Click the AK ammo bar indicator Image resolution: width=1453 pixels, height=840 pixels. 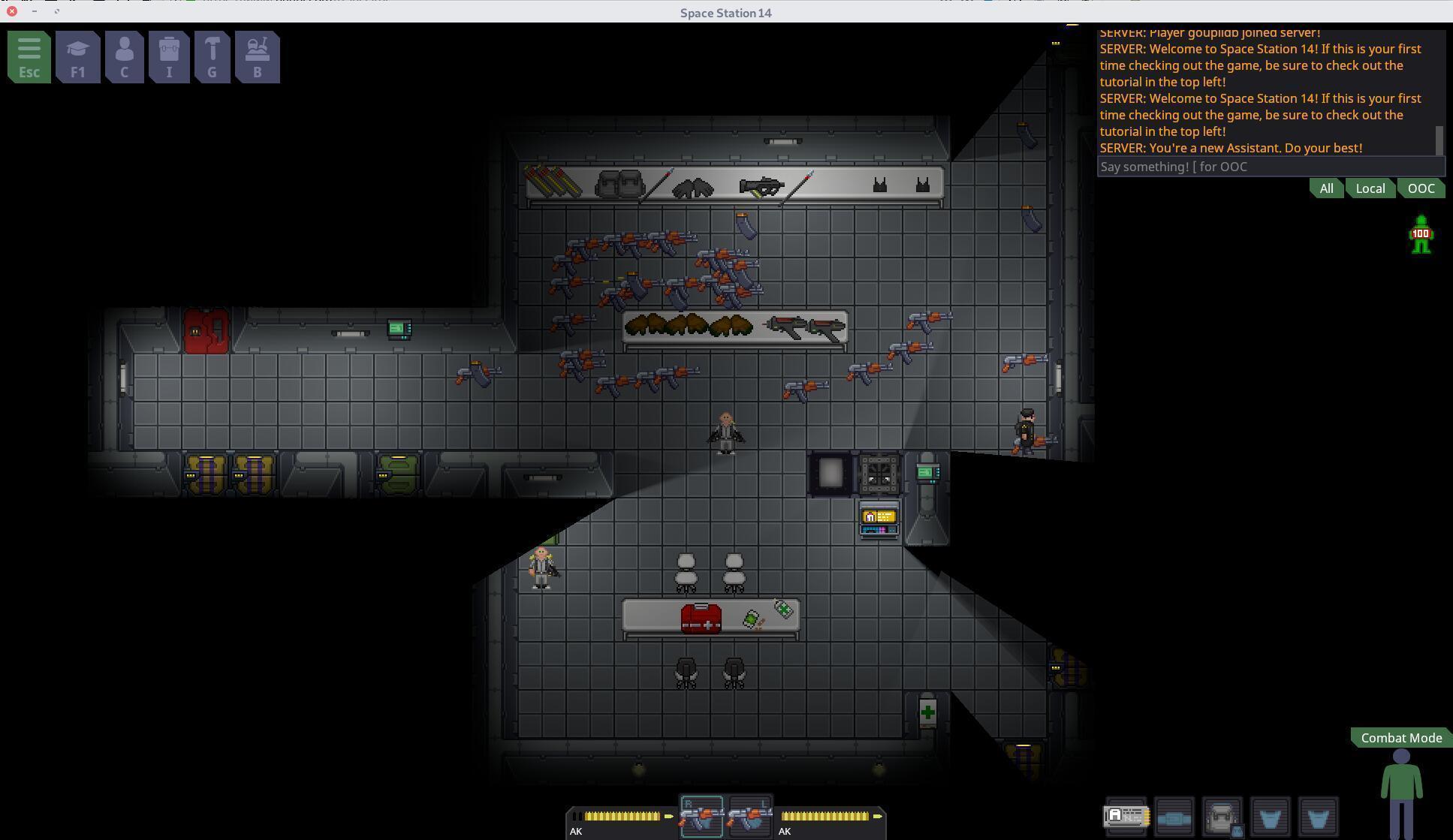pyautogui.click(x=619, y=817)
